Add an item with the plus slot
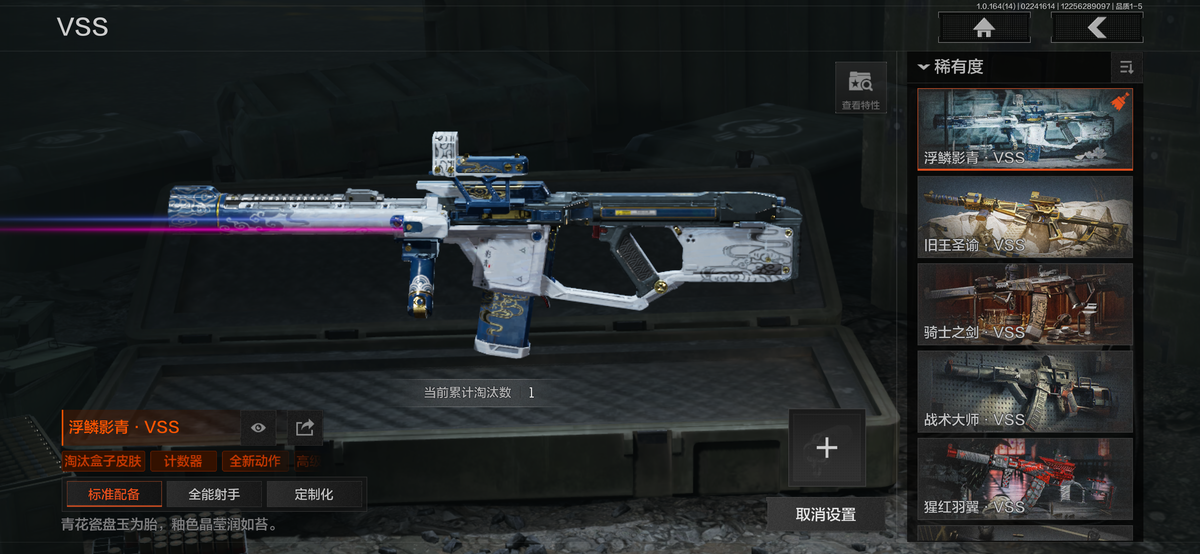Screen dimensions: 1200x554 tap(826, 448)
